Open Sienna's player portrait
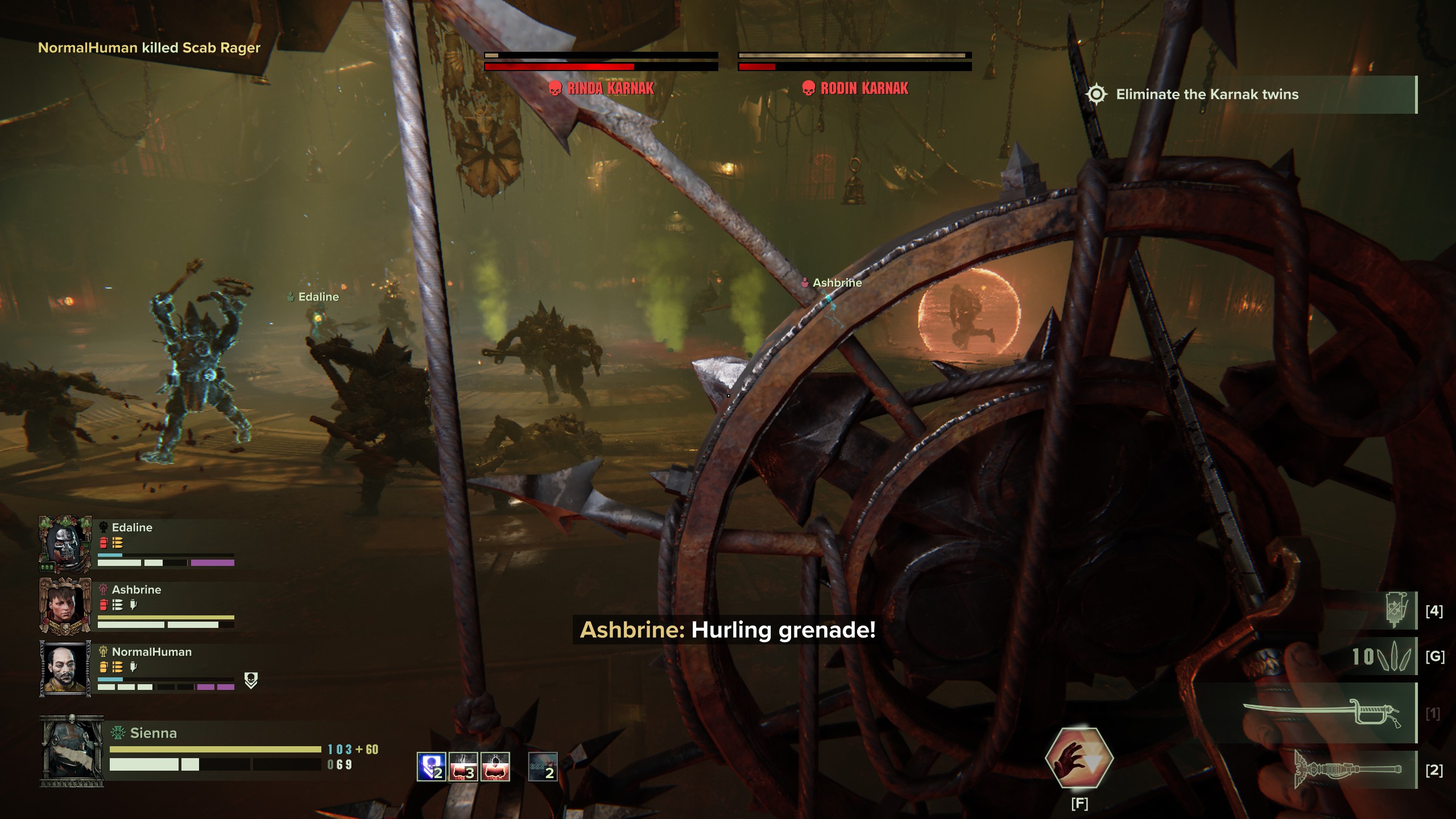Screen dimensions: 1456x819 point(72,751)
